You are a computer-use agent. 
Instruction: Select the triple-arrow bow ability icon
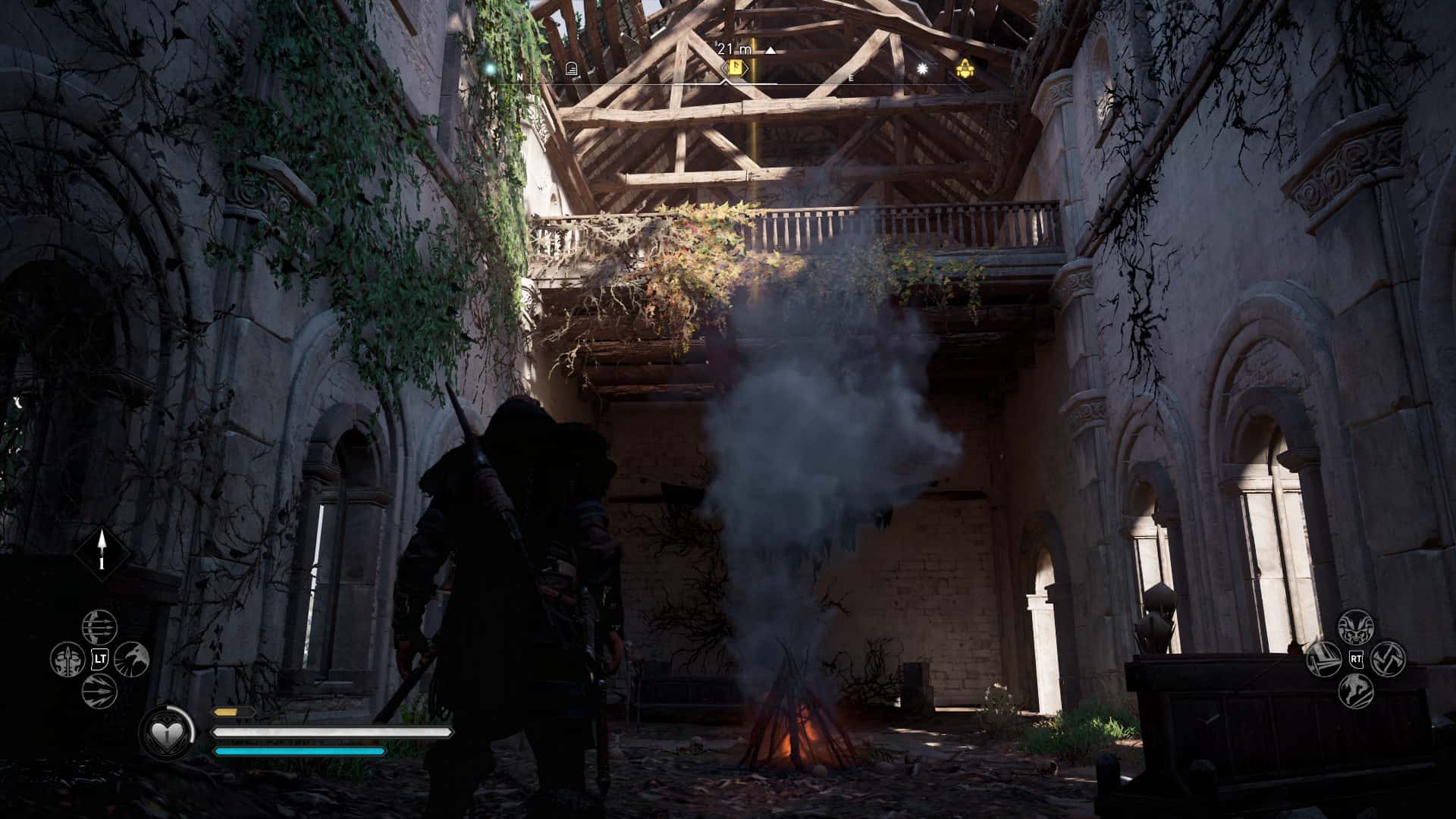coord(99,627)
